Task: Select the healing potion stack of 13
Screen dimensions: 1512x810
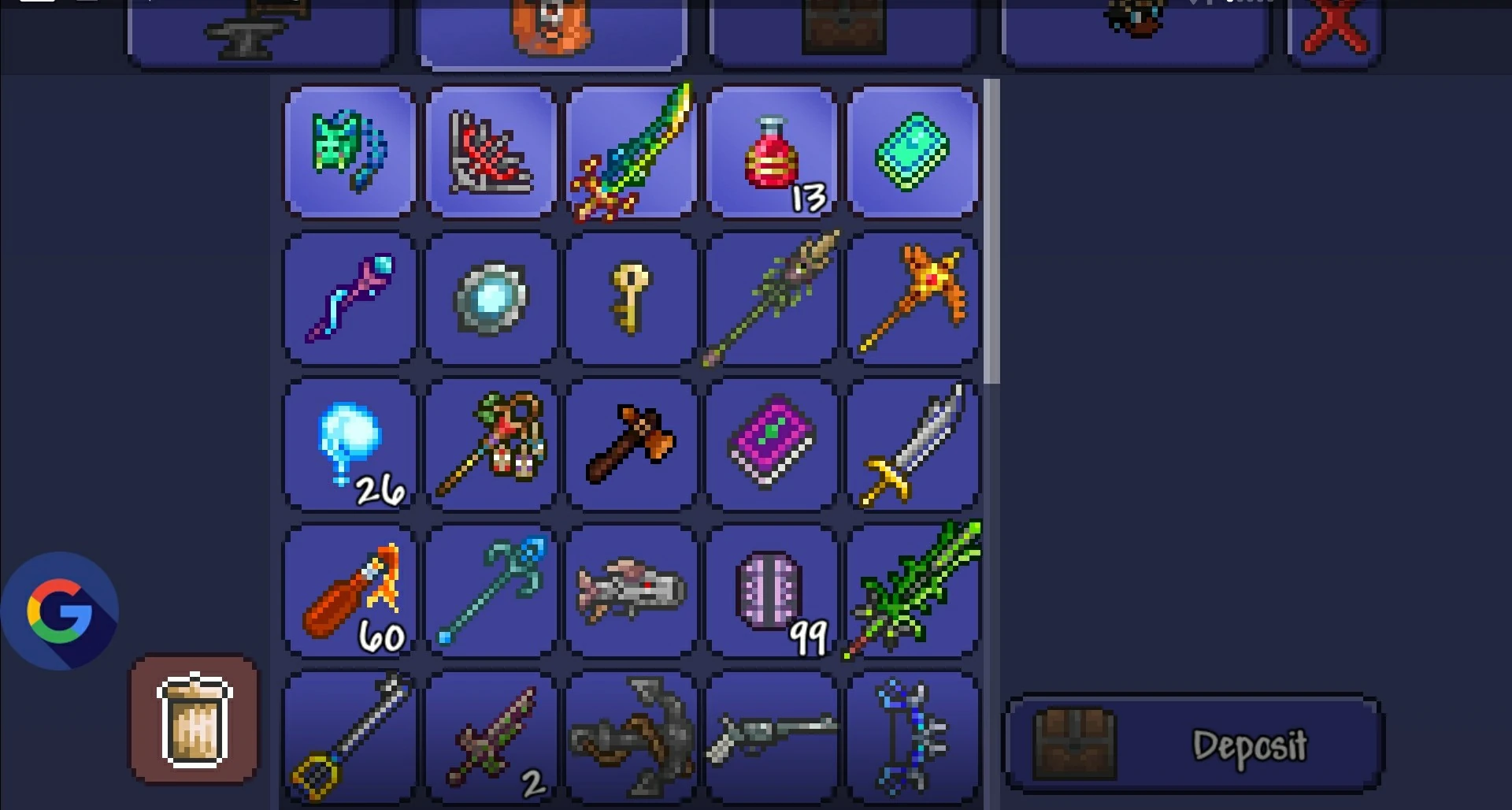Action: click(772, 151)
